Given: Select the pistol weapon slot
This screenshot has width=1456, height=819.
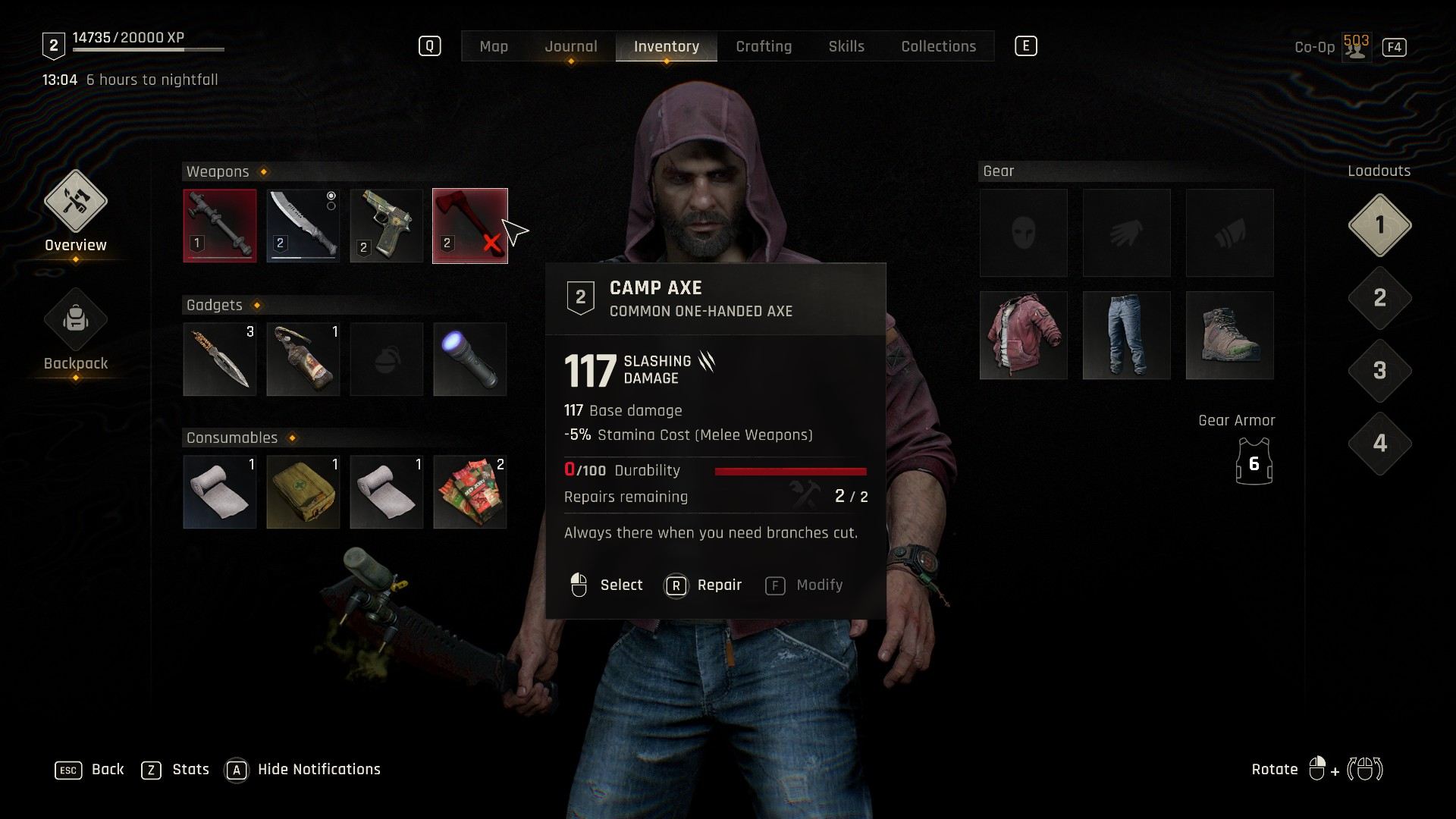Looking at the screenshot, I should (387, 226).
